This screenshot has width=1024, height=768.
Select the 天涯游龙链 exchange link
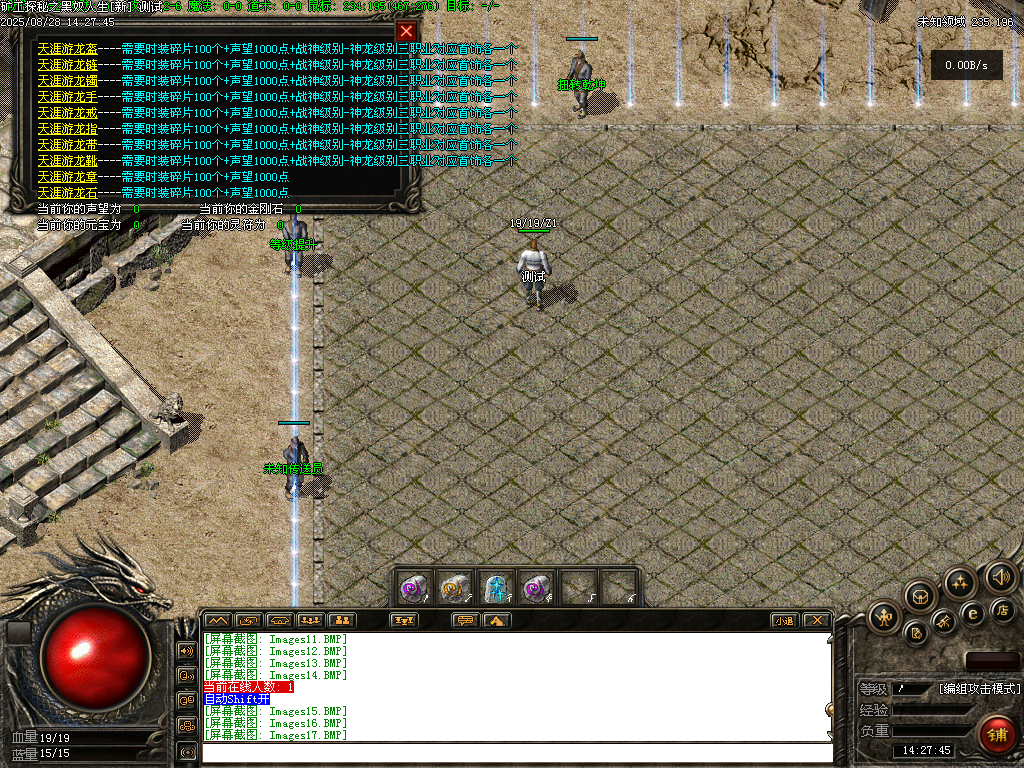point(67,64)
